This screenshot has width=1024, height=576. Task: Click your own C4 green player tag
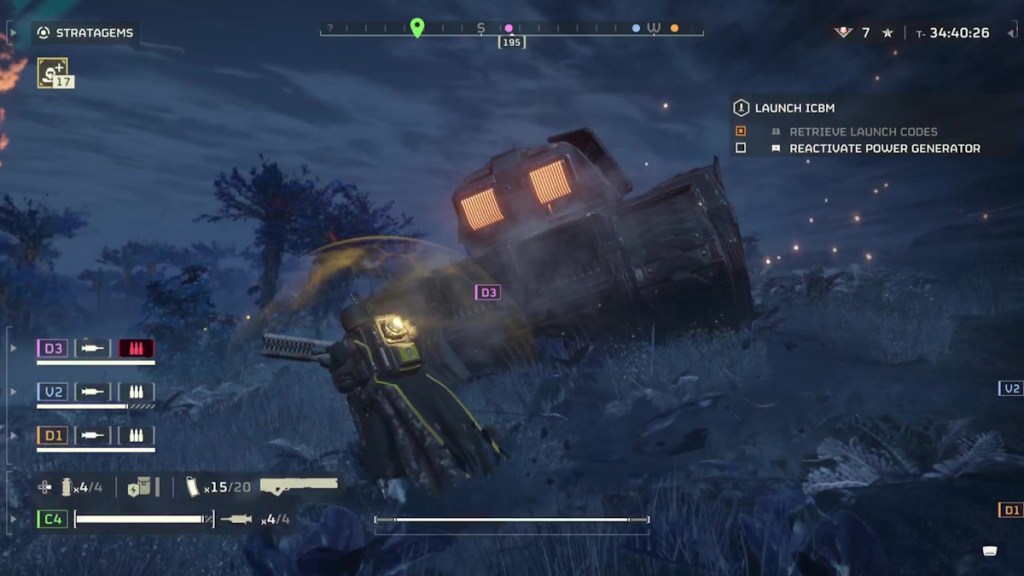pyautogui.click(x=53, y=519)
